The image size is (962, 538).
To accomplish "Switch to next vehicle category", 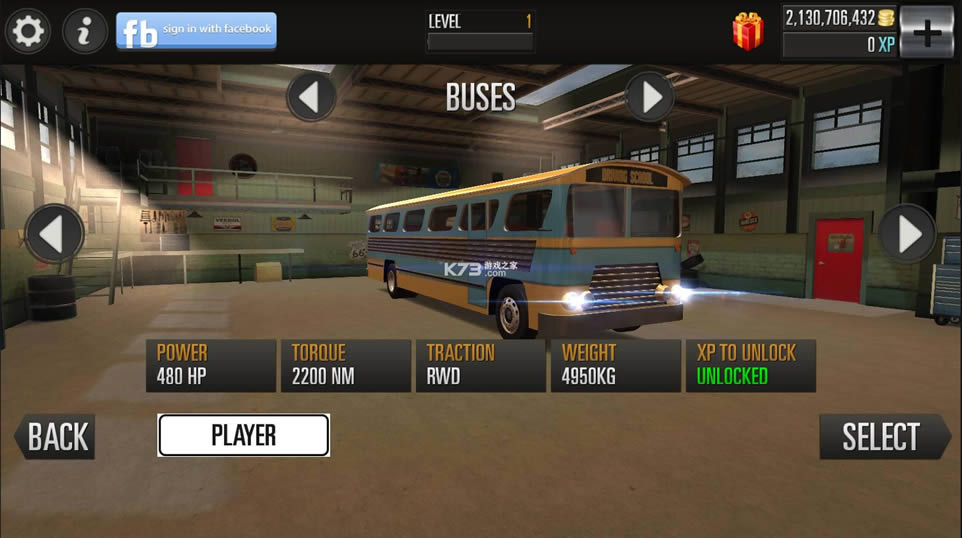I will click(x=650, y=97).
